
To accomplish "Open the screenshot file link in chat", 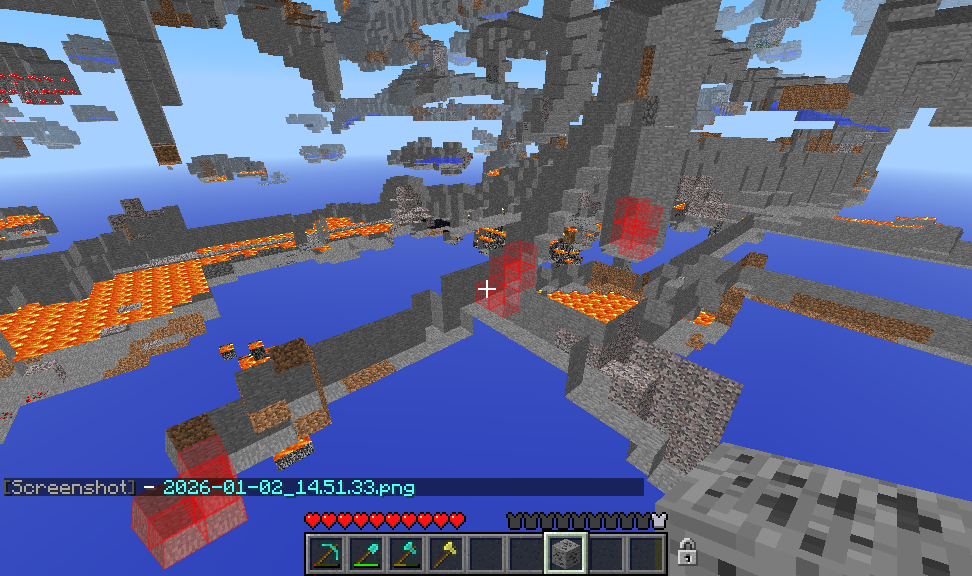I will pos(288,488).
